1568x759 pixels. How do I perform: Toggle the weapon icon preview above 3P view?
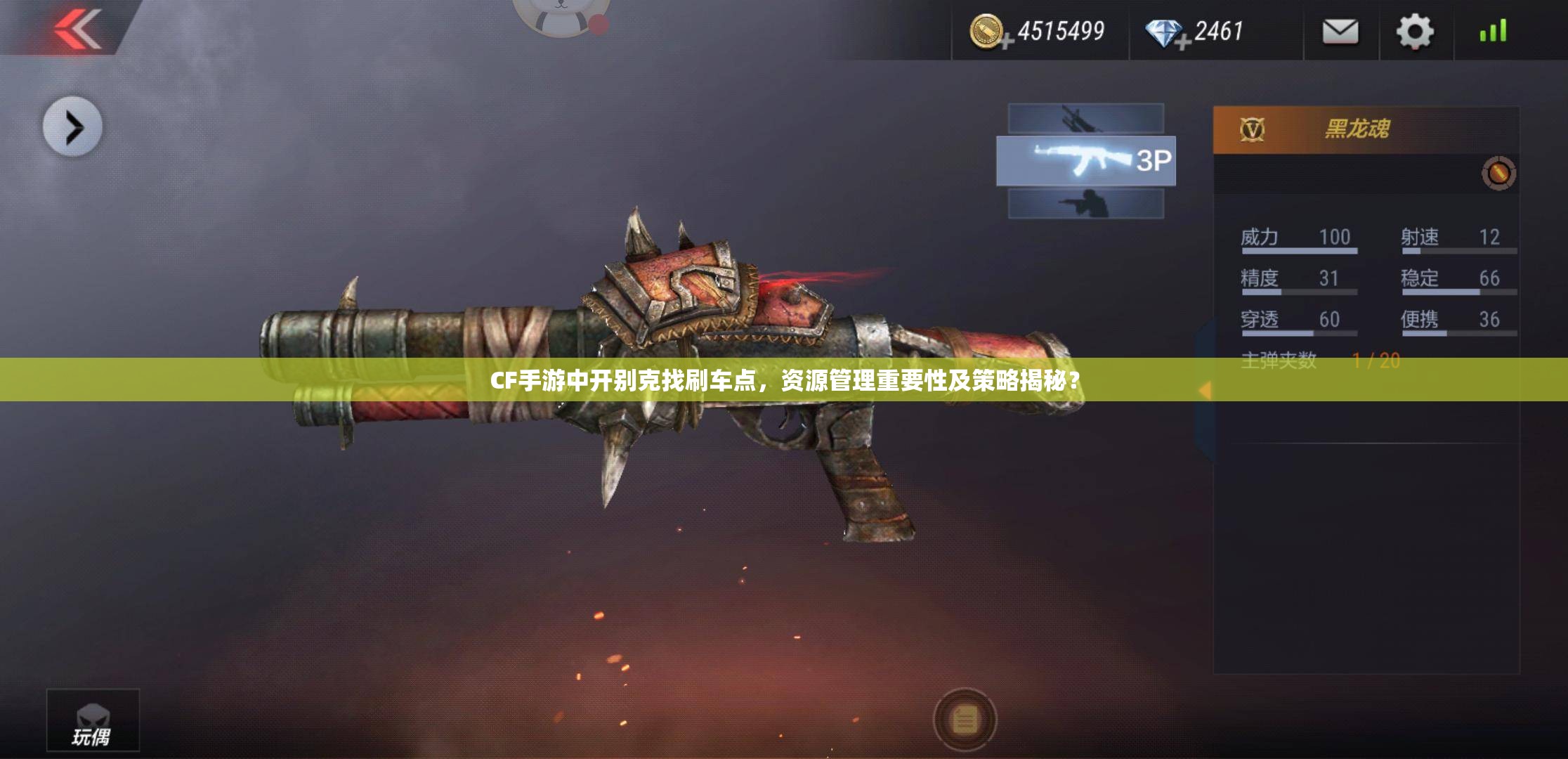pyautogui.click(x=1087, y=118)
